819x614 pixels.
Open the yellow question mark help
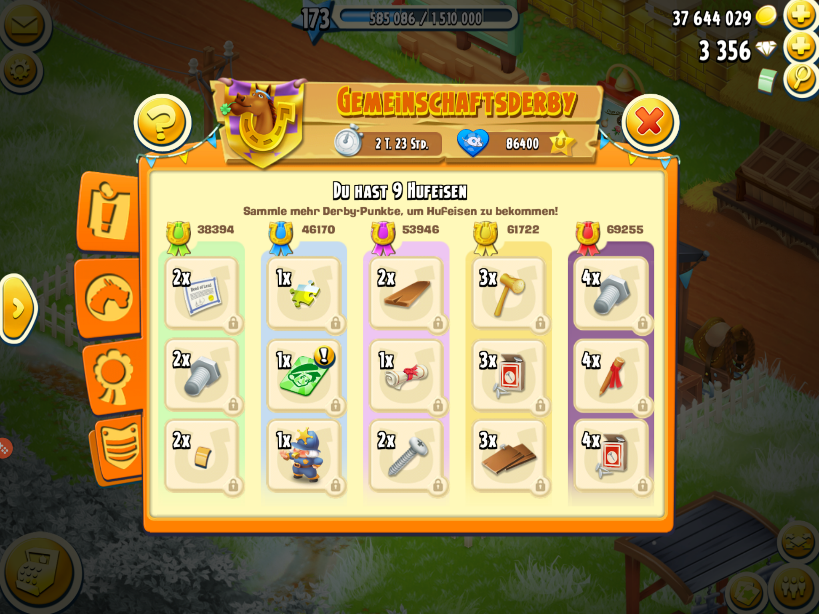(162, 123)
